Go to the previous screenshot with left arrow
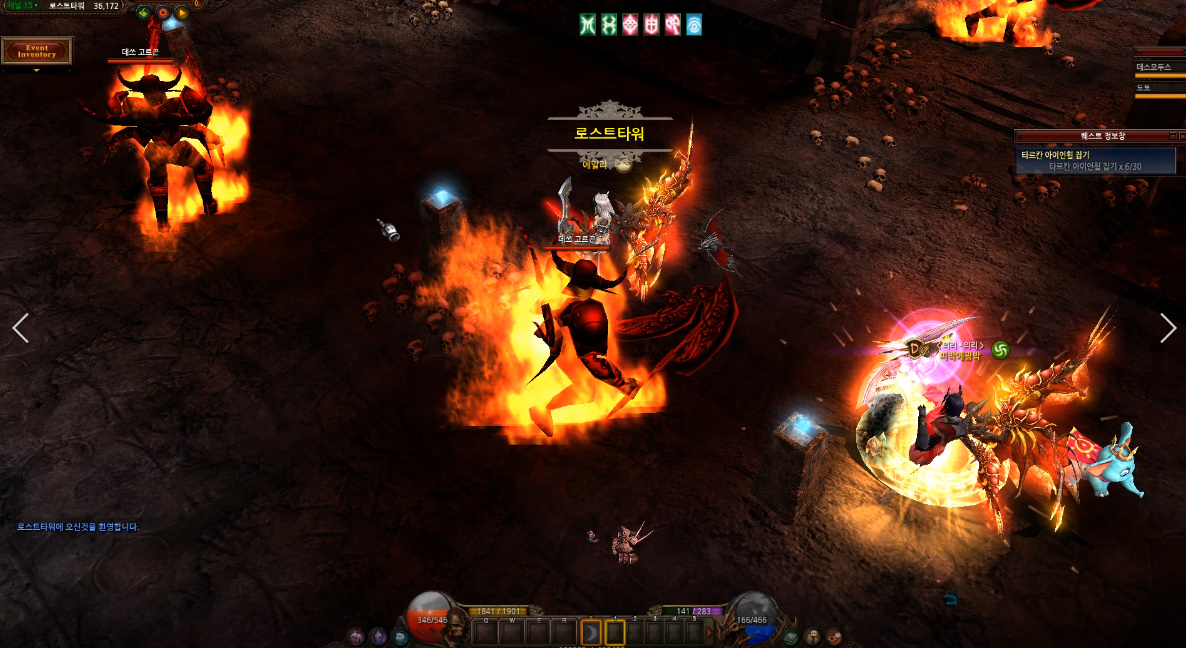The height and width of the screenshot is (648, 1186). click(x=20, y=328)
